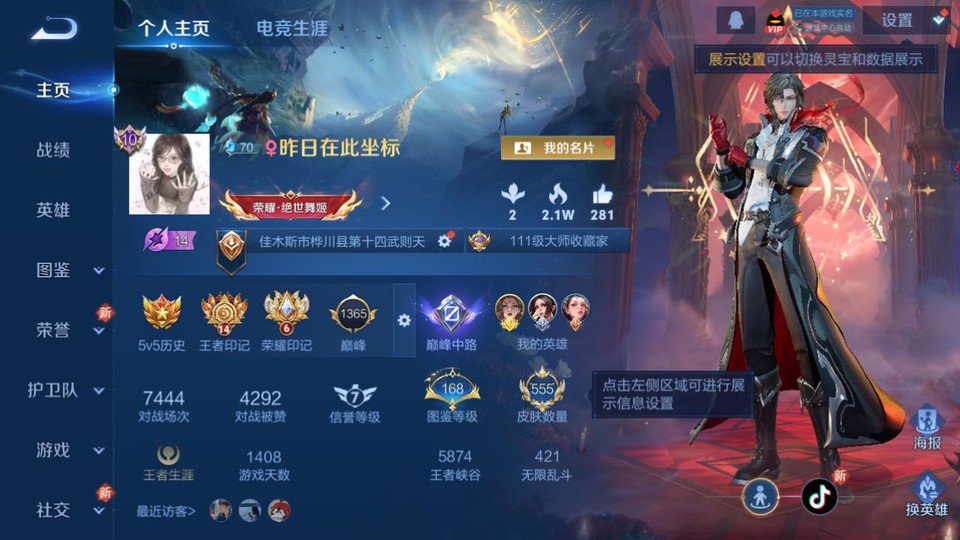Switch to the 电竞生涯 tab

pyautogui.click(x=292, y=28)
